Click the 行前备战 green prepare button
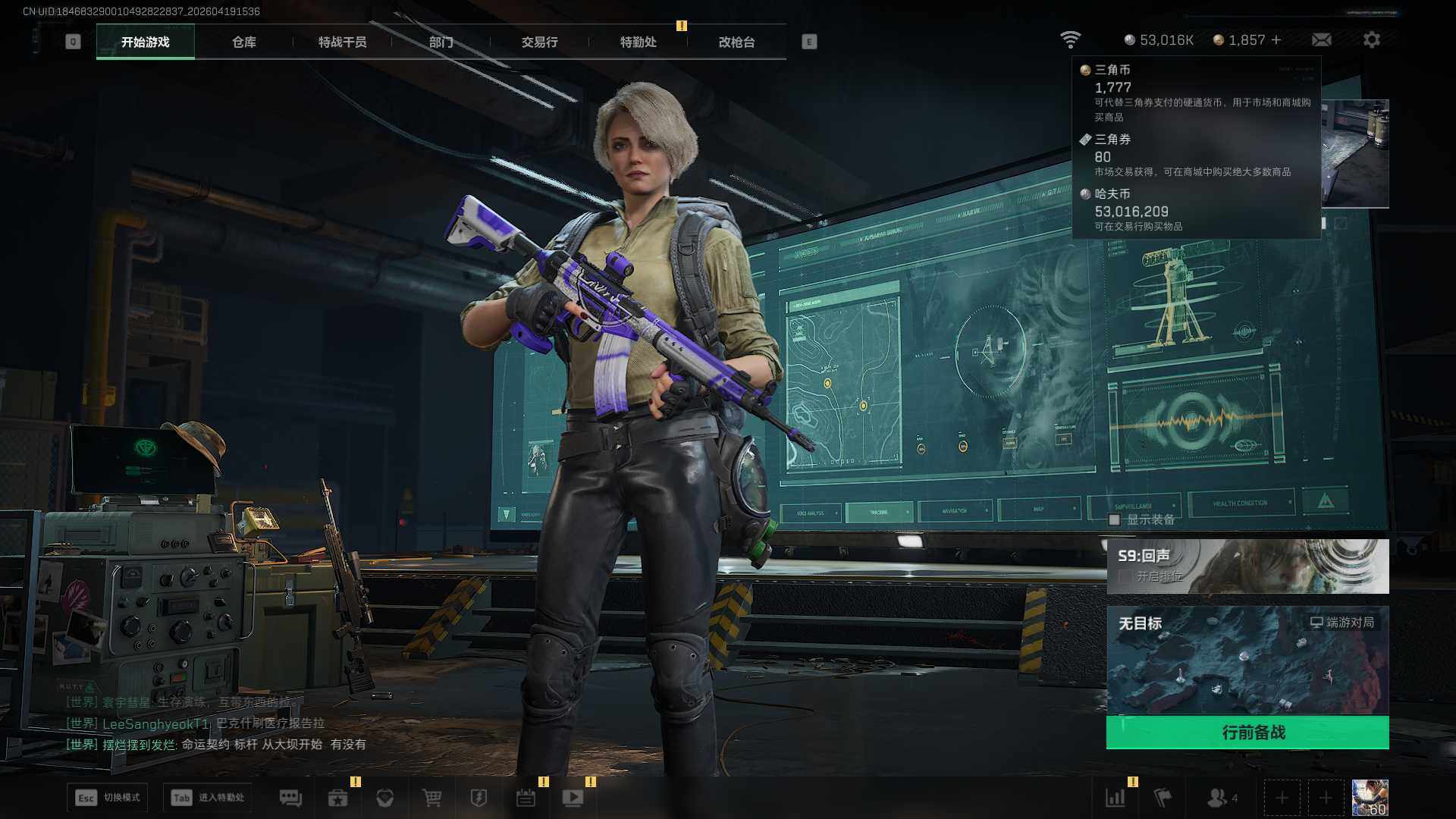Image resolution: width=1456 pixels, height=819 pixels. [1247, 733]
